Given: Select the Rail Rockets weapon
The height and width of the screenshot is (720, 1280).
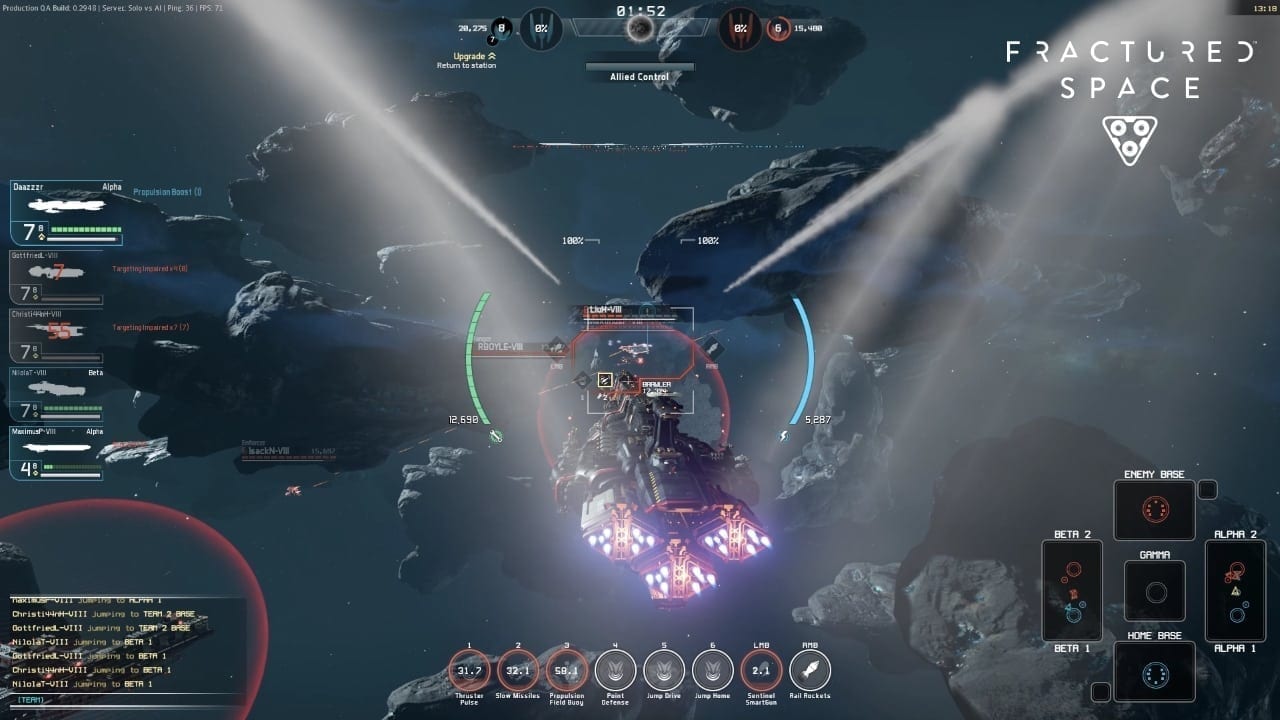Looking at the screenshot, I should pyautogui.click(x=810, y=670).
